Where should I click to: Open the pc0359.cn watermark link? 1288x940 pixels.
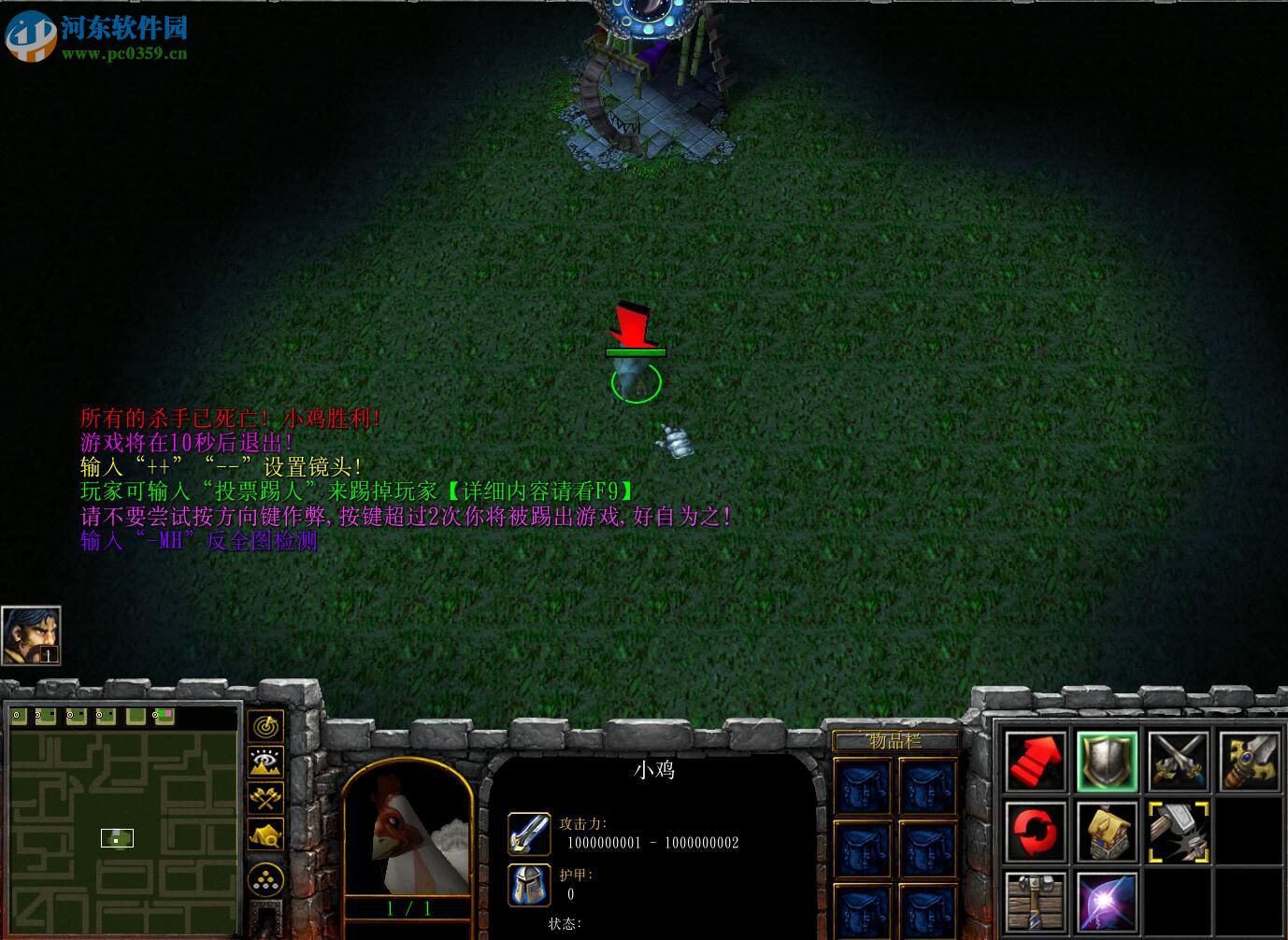124,53
